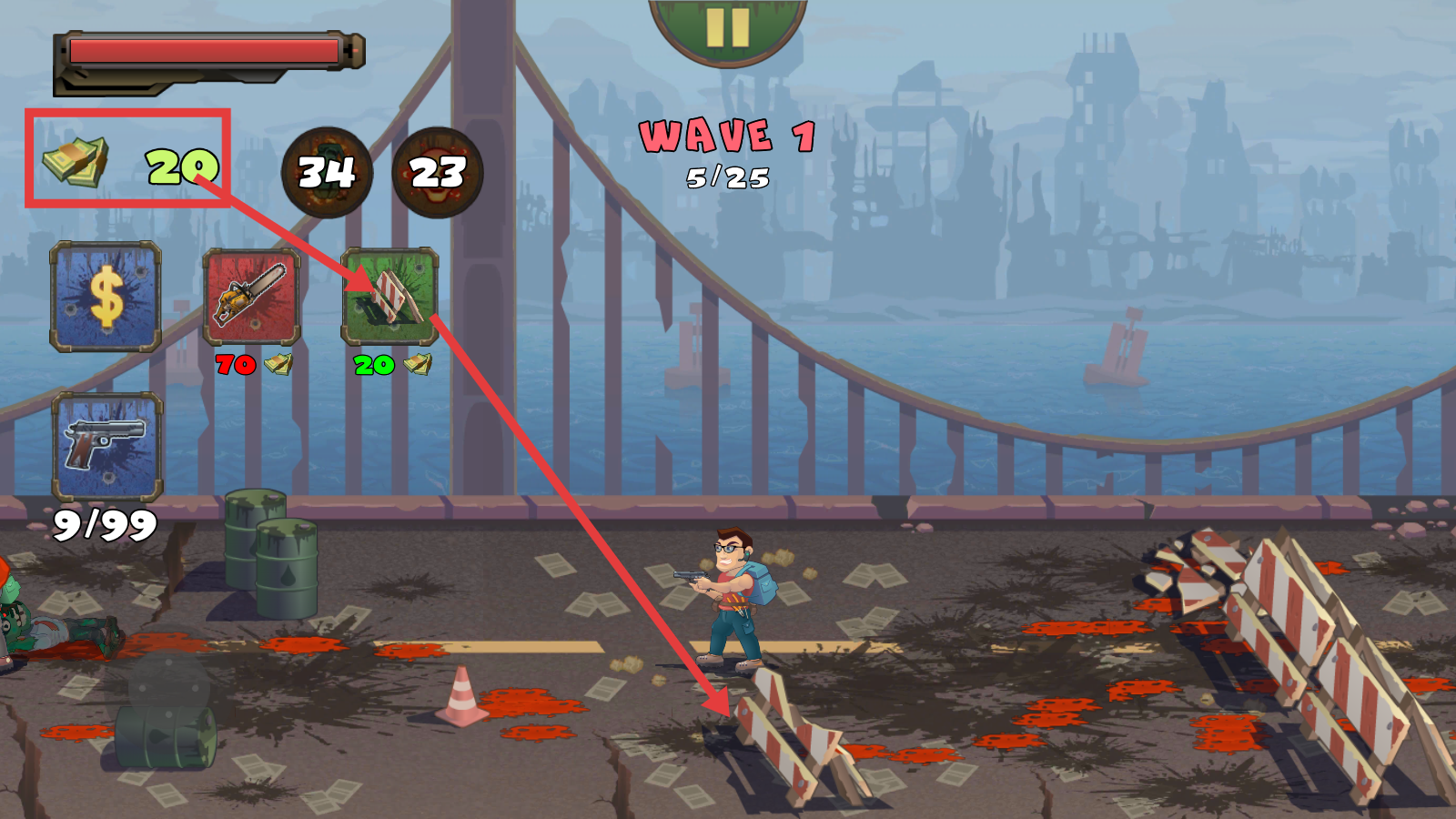Viewport: 1456px width, 819px height.
Task: Purchase the striped barricade for 20
Action: [390, 297]
